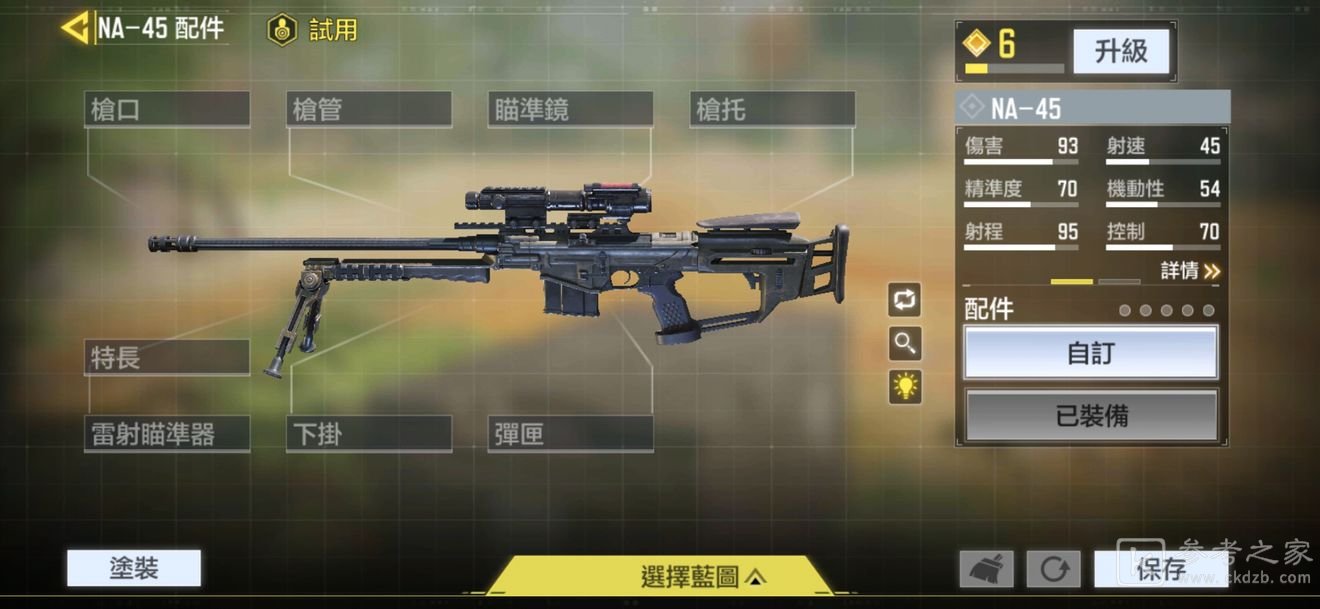Click the 升級 upgrade button
This screenshot has height=609, width=1320.
1121,51
